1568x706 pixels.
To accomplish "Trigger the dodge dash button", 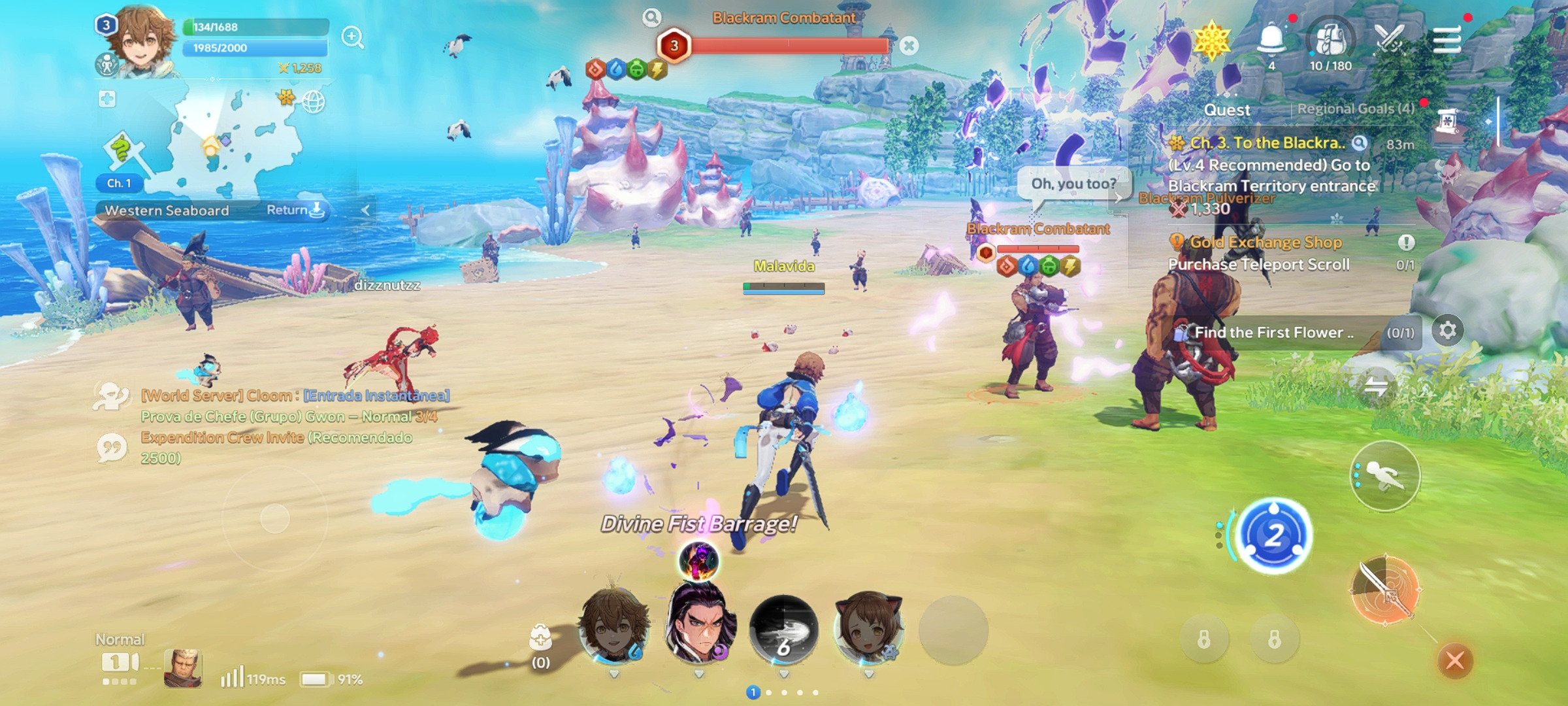I will point(1384,476).
